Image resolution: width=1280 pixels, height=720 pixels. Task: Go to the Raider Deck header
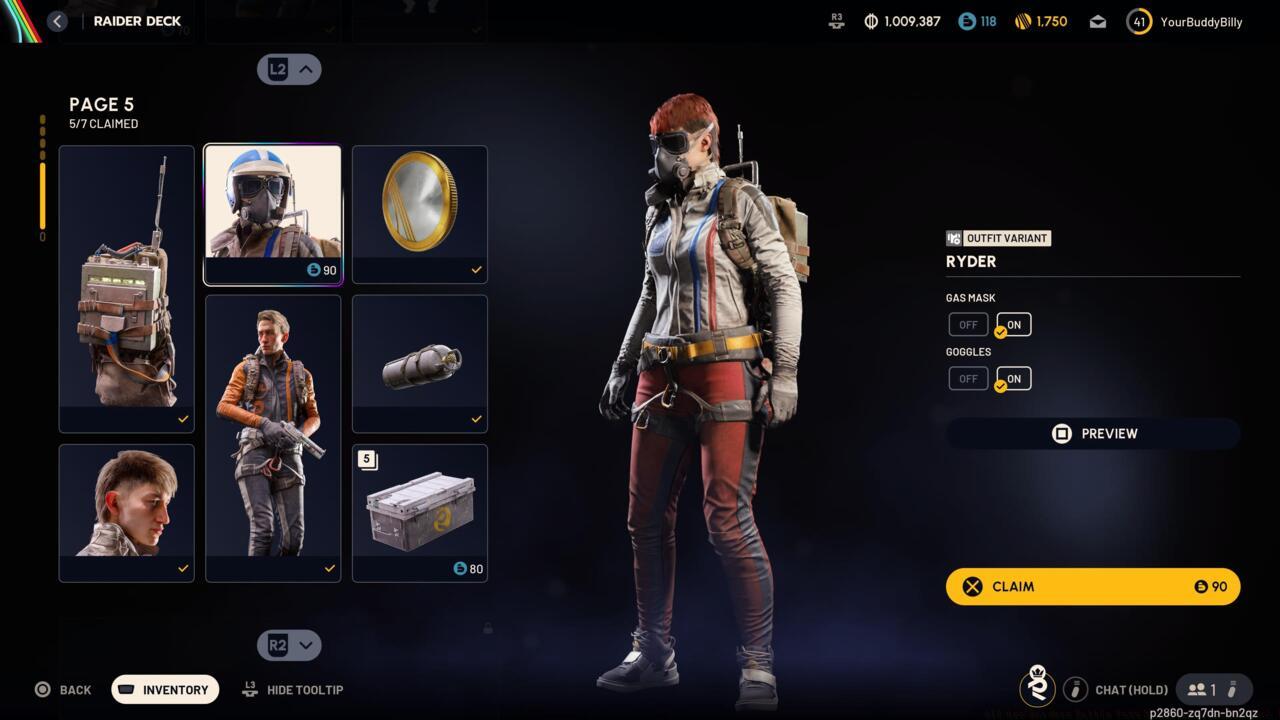tap(136, 21)
